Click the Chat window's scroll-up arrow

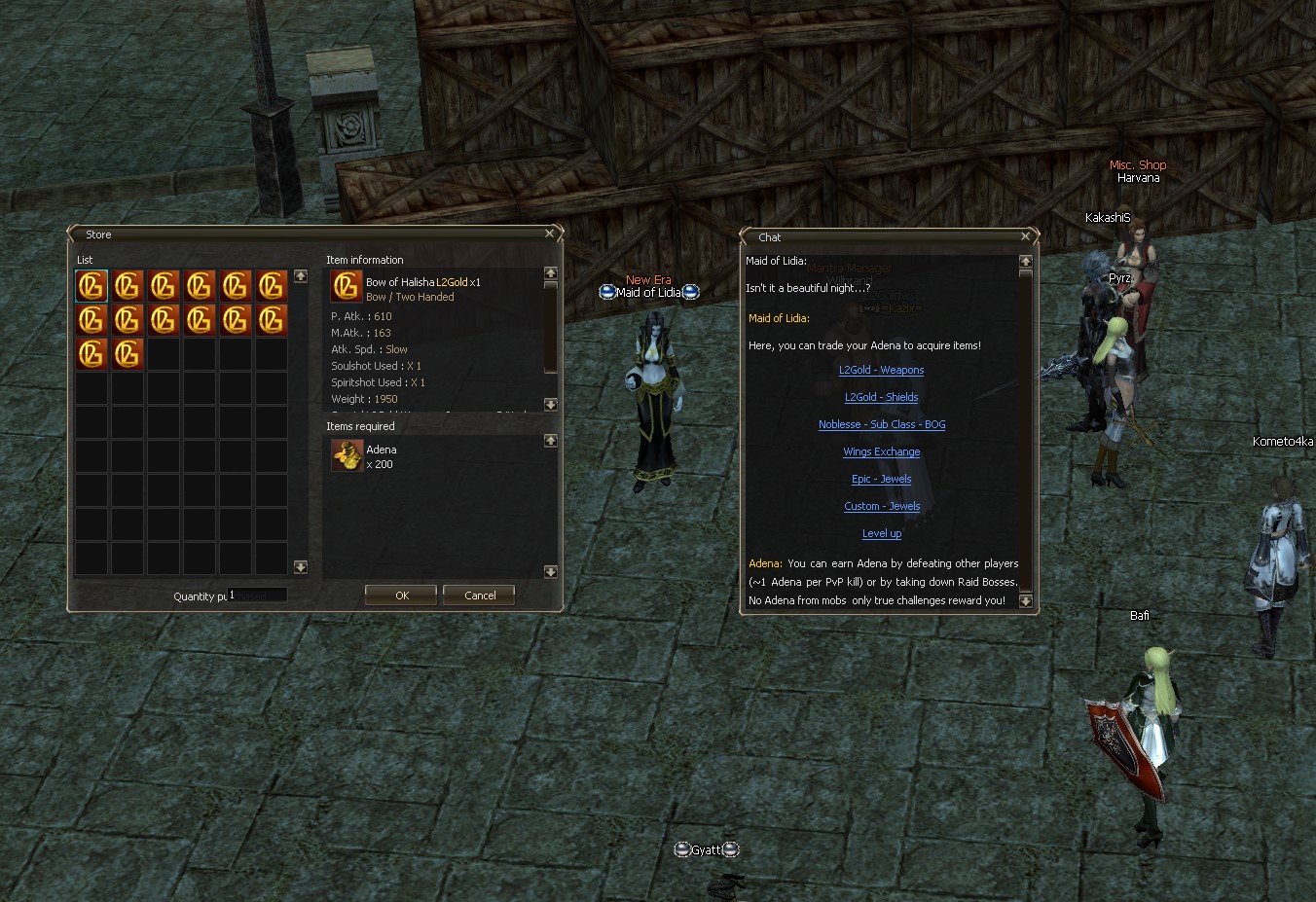pos(1025,262)
